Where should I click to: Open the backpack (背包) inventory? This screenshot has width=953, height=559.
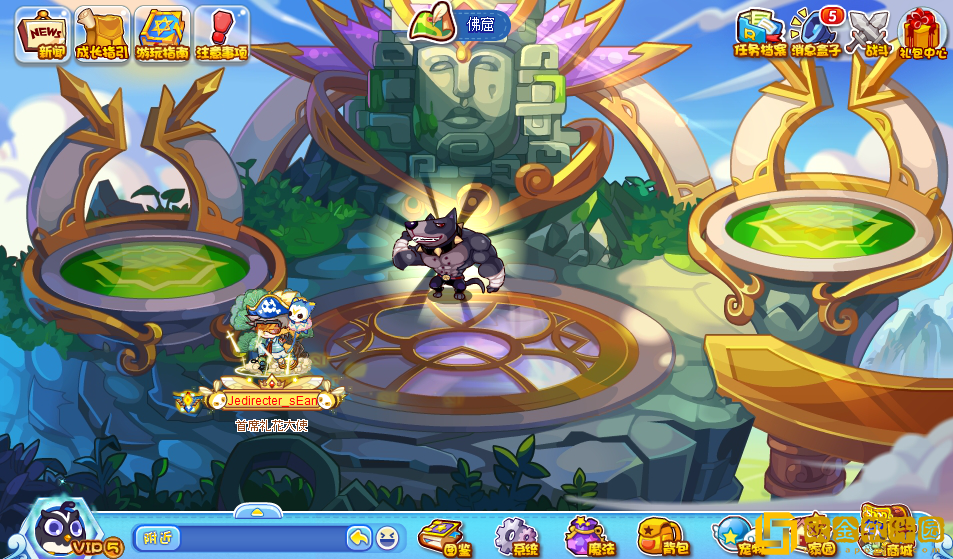point(661,537)
